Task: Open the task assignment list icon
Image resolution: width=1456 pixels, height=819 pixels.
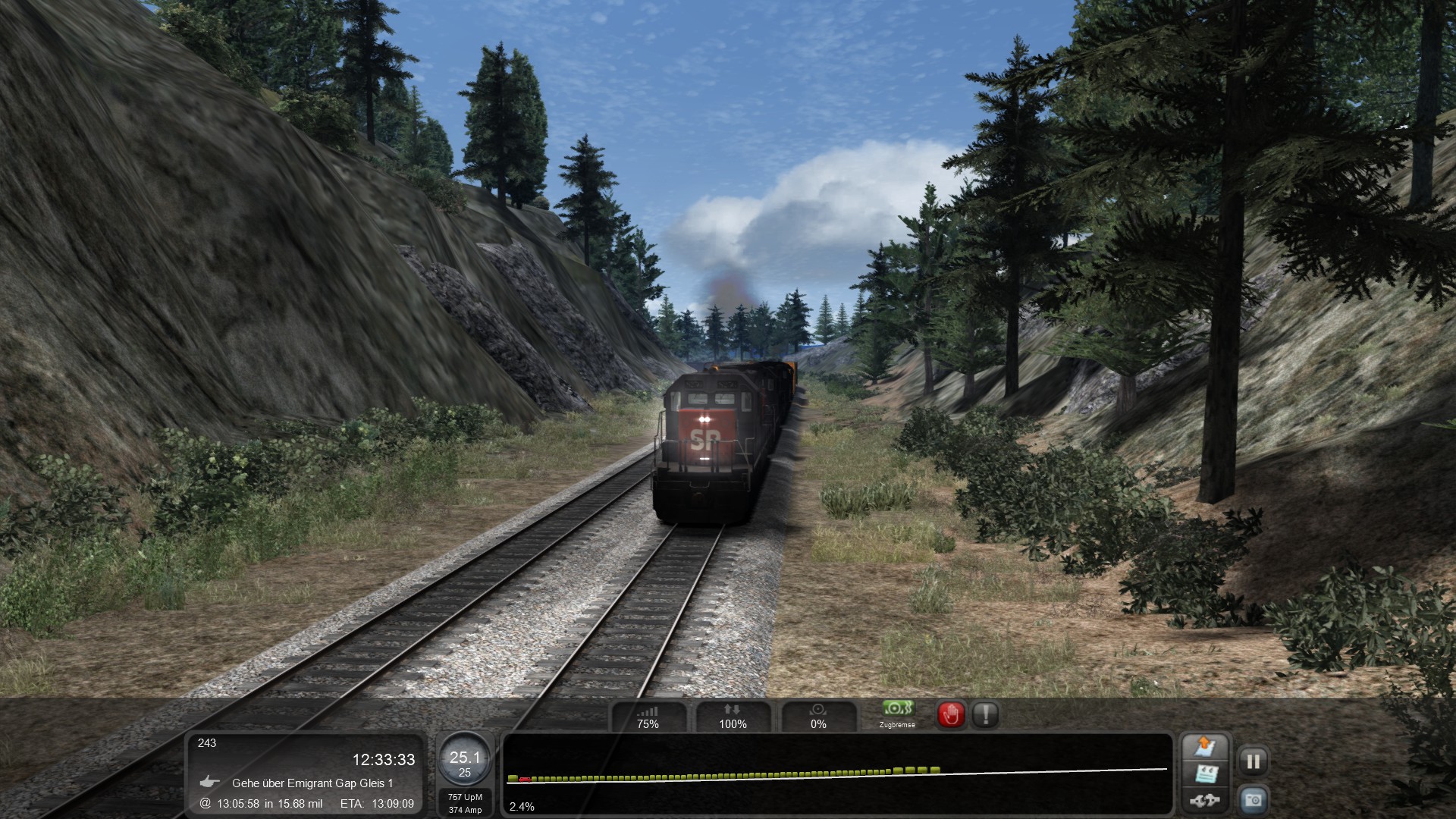Action: pyautogui.click(x=1205, y=774)
